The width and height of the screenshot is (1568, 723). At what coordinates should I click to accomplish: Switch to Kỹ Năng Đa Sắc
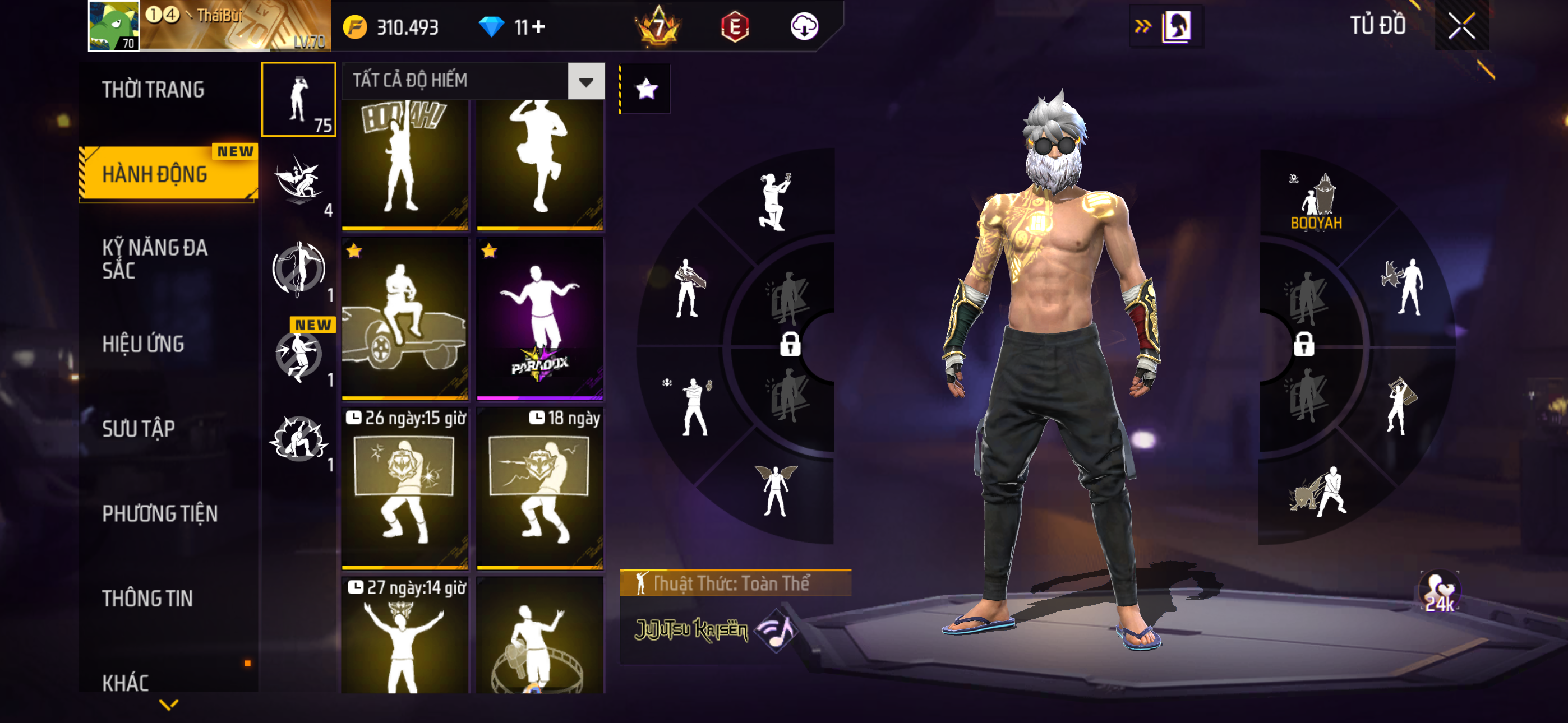[155, 258]
